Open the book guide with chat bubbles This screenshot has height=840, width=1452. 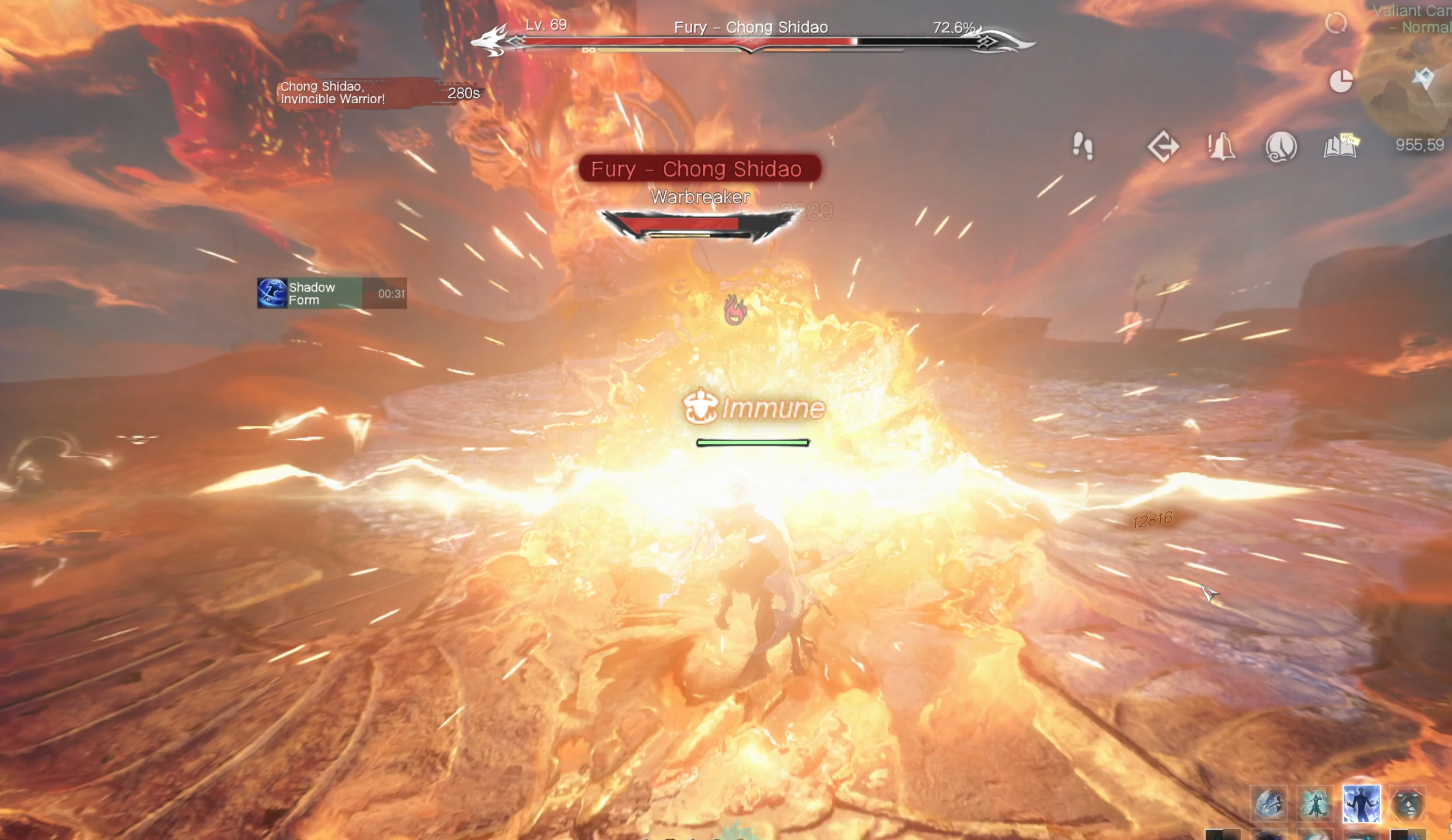click(1341, 146)
